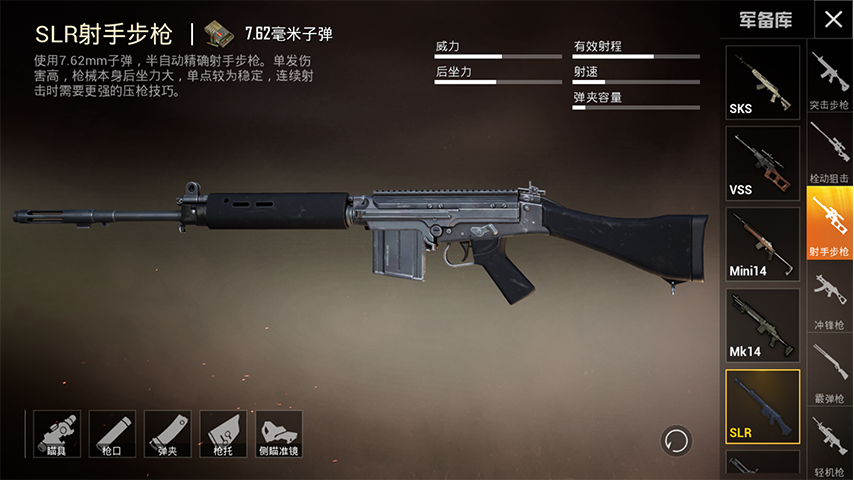Viewport: 854px width, 480px height.
Task: Select the SKS rifle thumbnail
Action: 762,82
